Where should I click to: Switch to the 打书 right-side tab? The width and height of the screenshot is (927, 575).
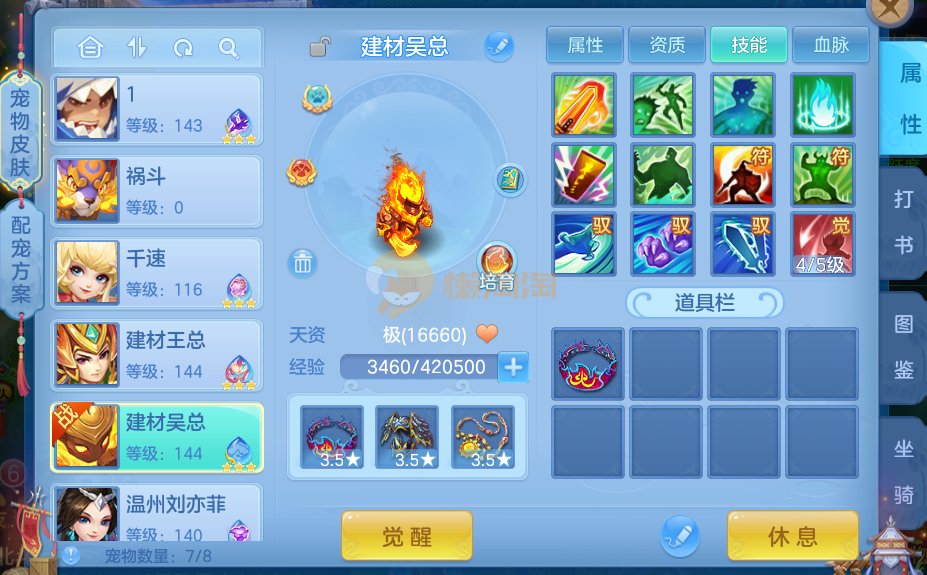pyautogui.click(x=904, y=221)
